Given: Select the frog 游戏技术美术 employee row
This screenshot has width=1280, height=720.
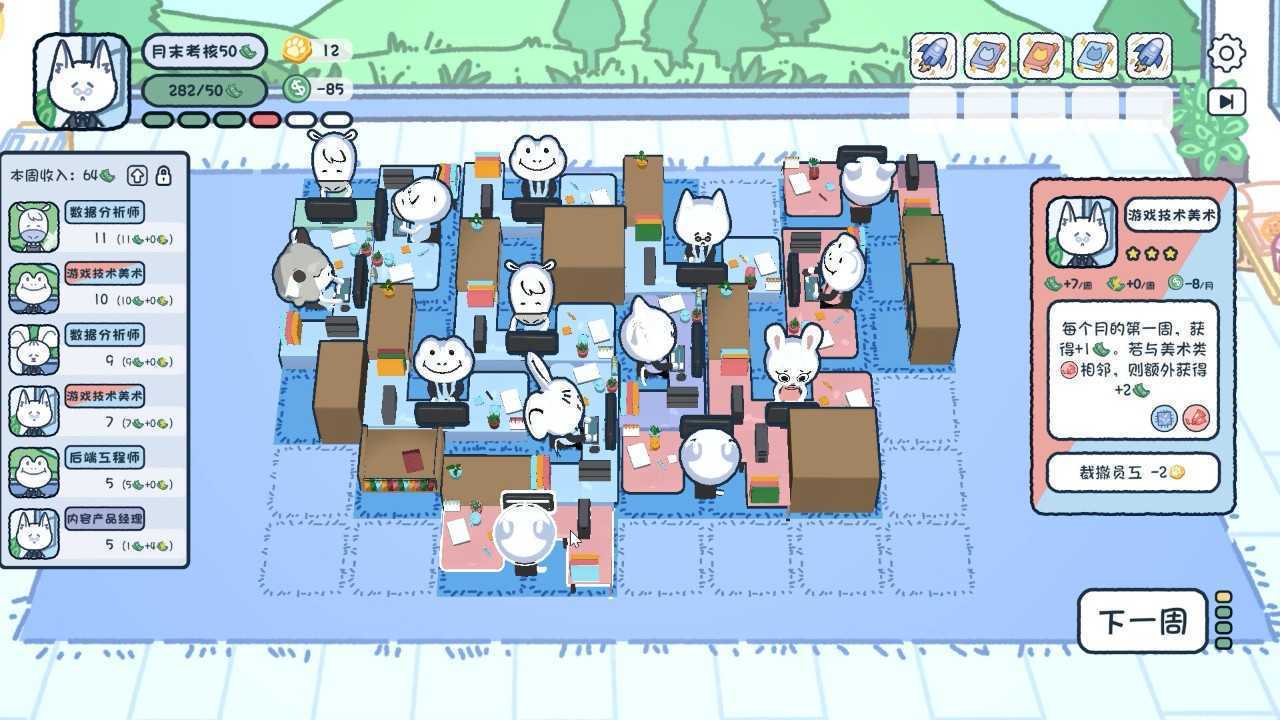Looking at the screenshot, I should pyautogui.click(x=95, y=288).
